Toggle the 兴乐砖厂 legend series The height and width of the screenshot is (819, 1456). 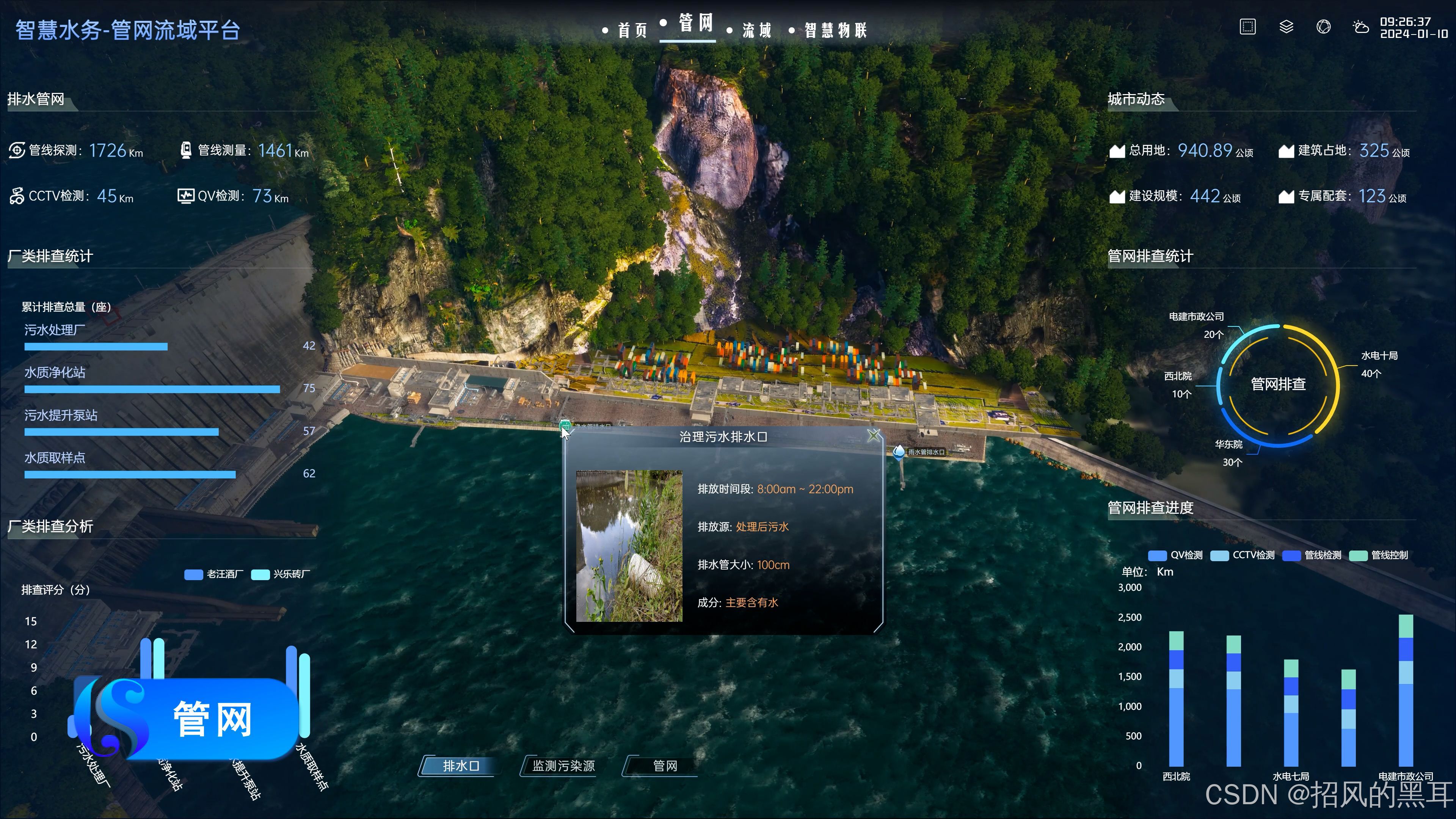click(x=281, y=574)
